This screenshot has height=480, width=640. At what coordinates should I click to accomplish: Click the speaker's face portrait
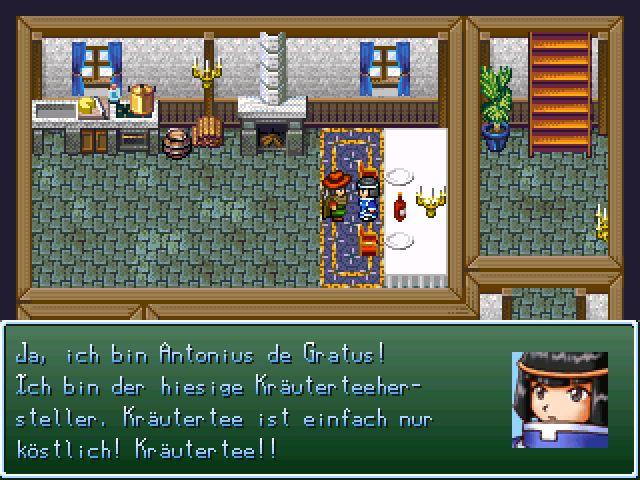559,398
